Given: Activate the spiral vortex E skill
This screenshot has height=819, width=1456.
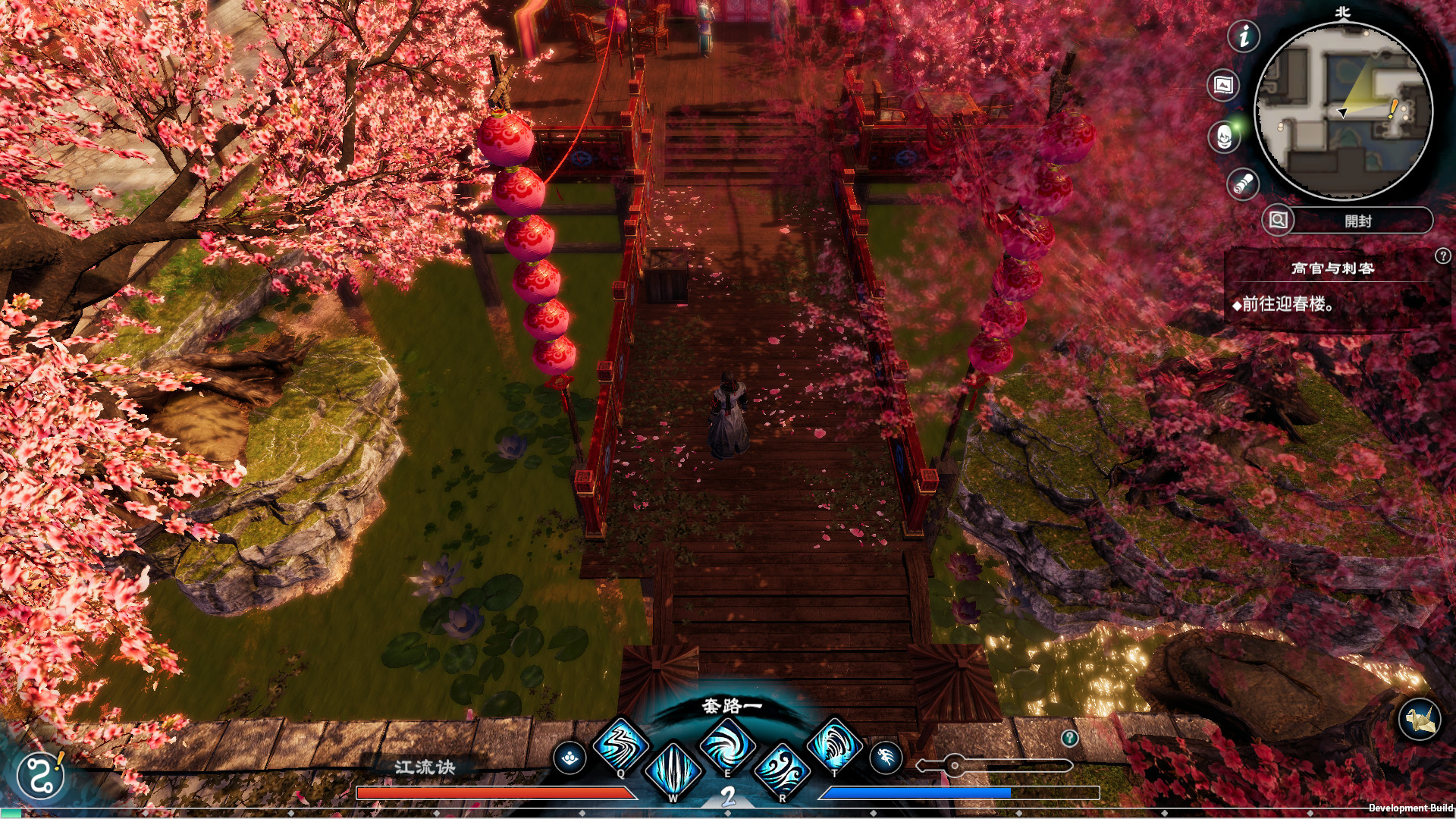Looking at the screenshot, I should [x=726, y=745].
